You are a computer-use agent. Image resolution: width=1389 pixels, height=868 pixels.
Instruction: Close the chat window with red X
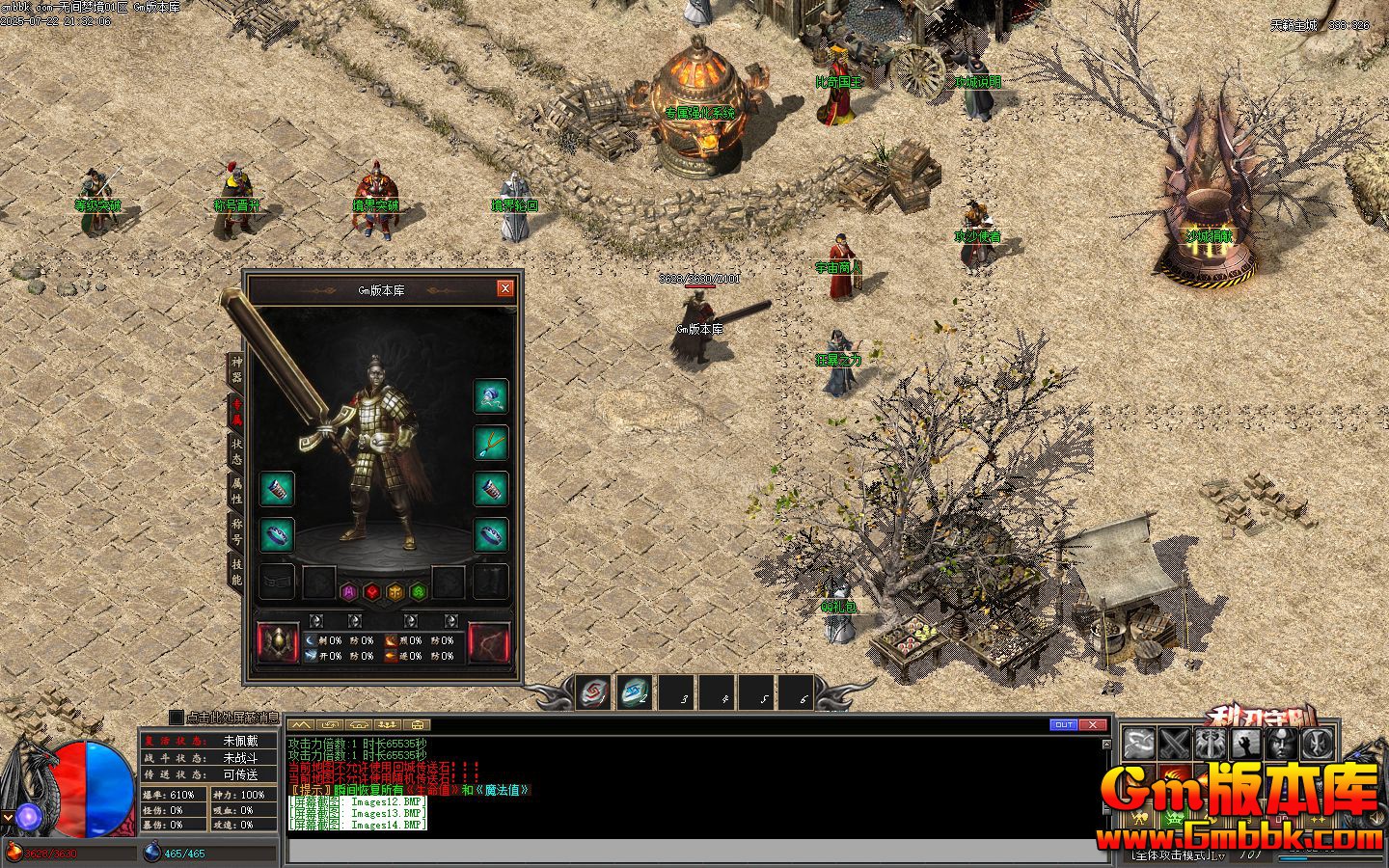1092,724
